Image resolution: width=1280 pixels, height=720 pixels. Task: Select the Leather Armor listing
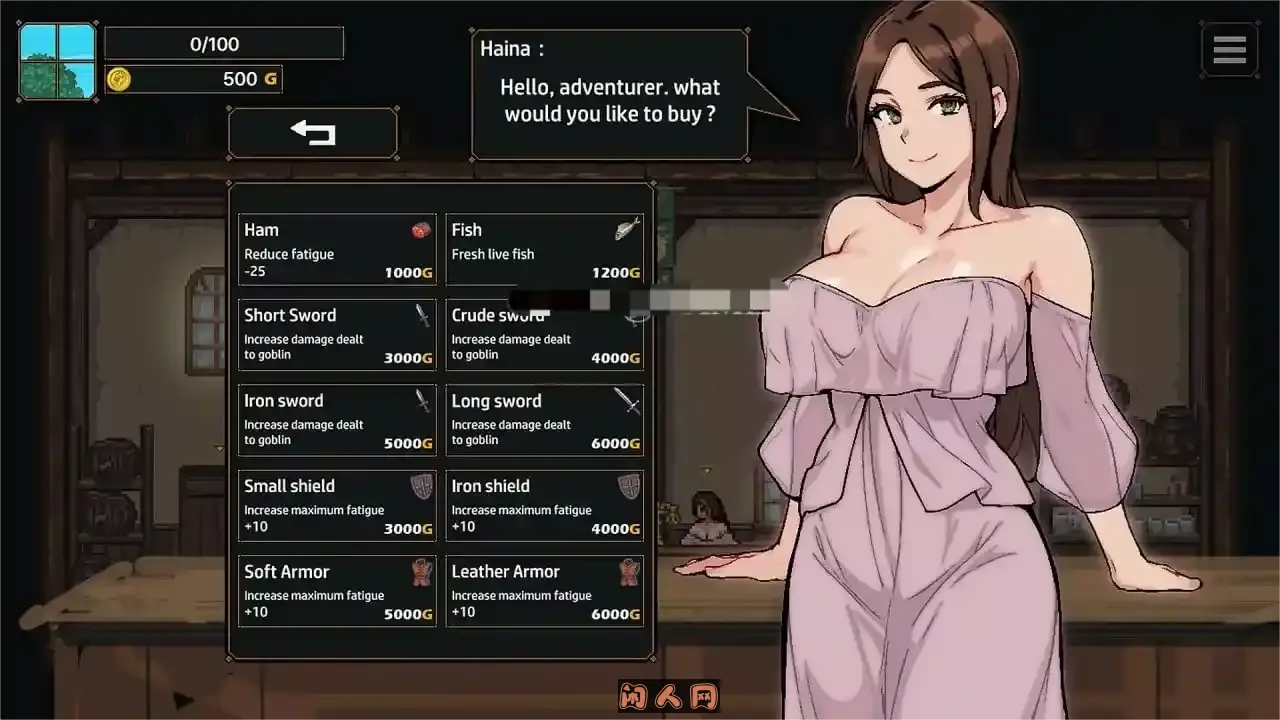coord(544,590)
